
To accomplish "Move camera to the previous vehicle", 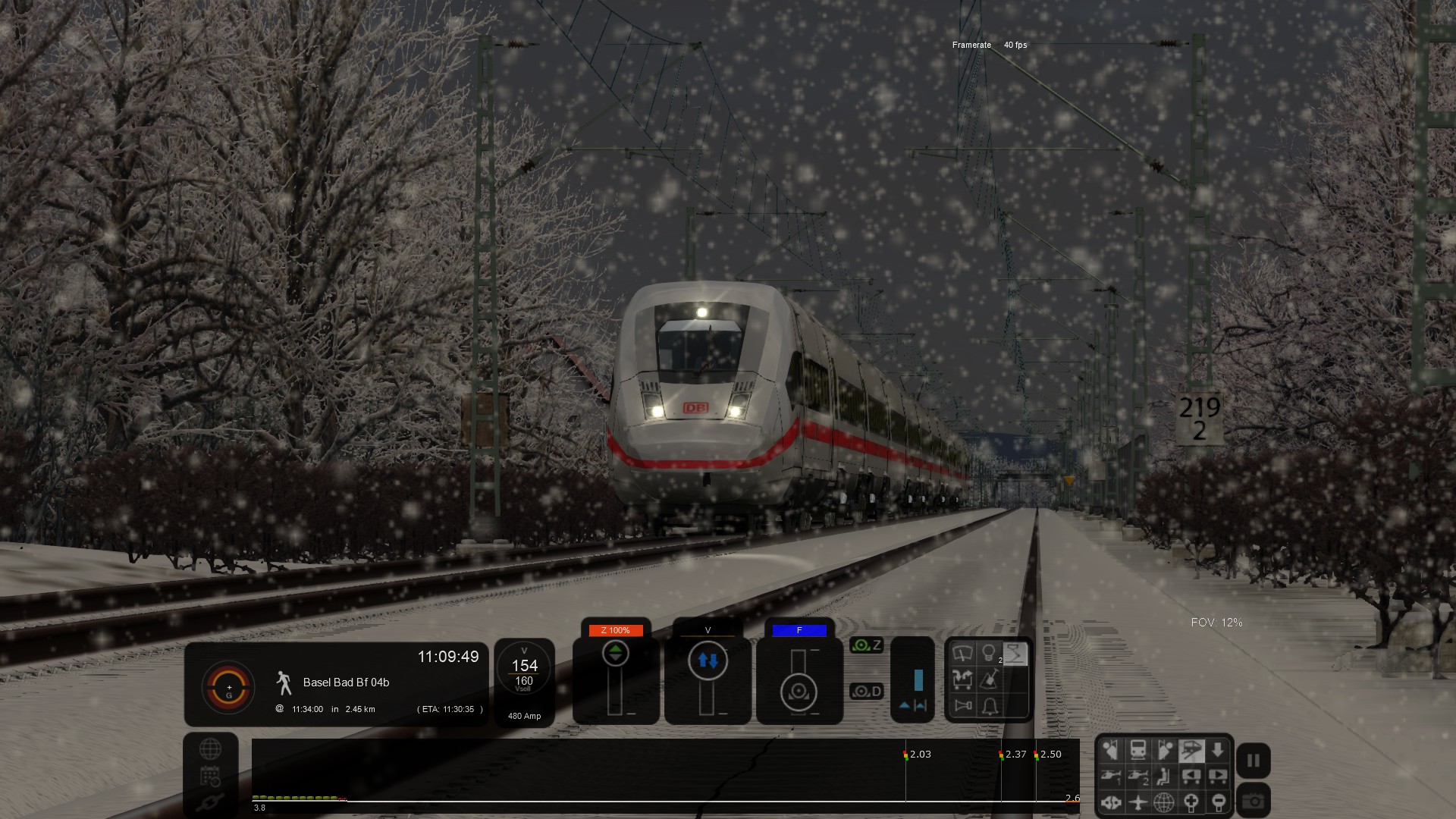I will tap(1191, 776).
